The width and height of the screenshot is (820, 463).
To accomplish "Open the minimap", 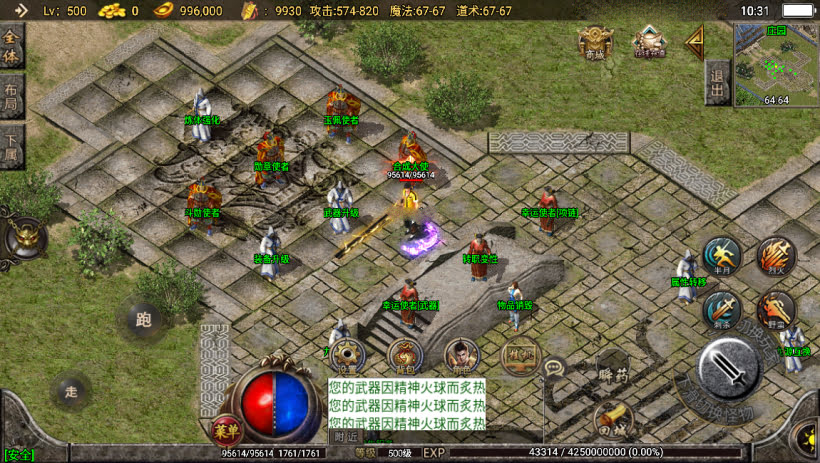I will [x=776, y=62].
